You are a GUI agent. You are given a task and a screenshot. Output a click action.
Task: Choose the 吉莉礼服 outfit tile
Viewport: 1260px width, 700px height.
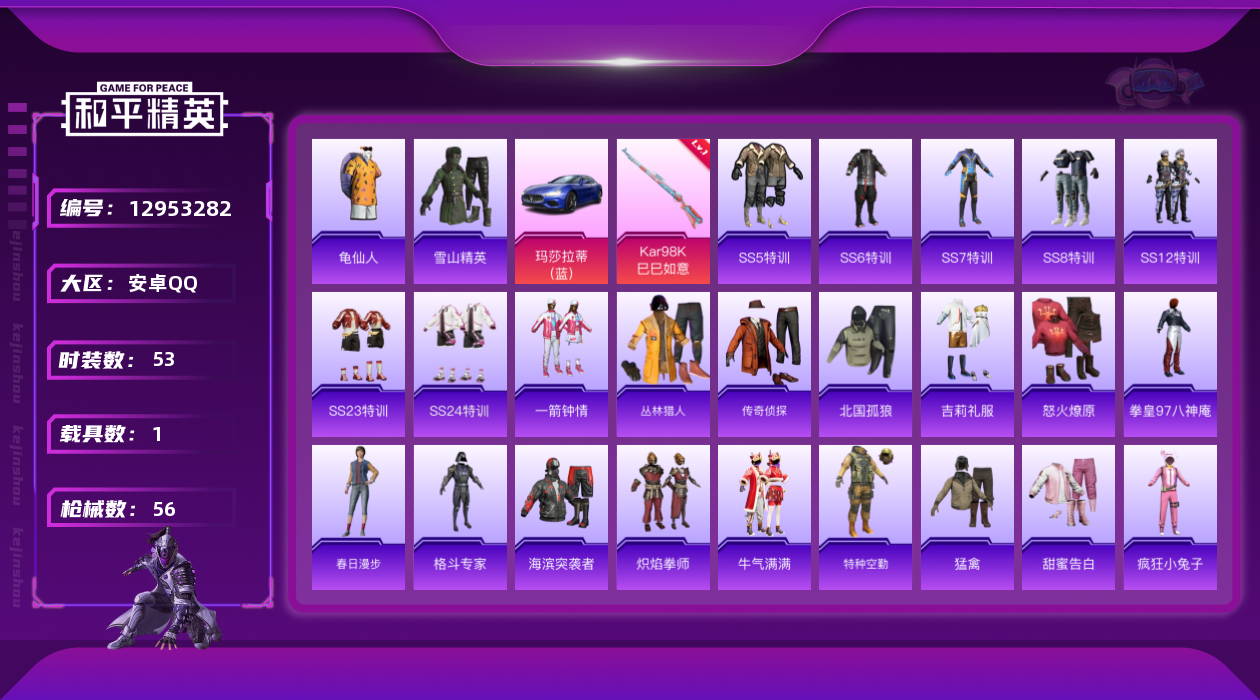[x=967, y=364]
